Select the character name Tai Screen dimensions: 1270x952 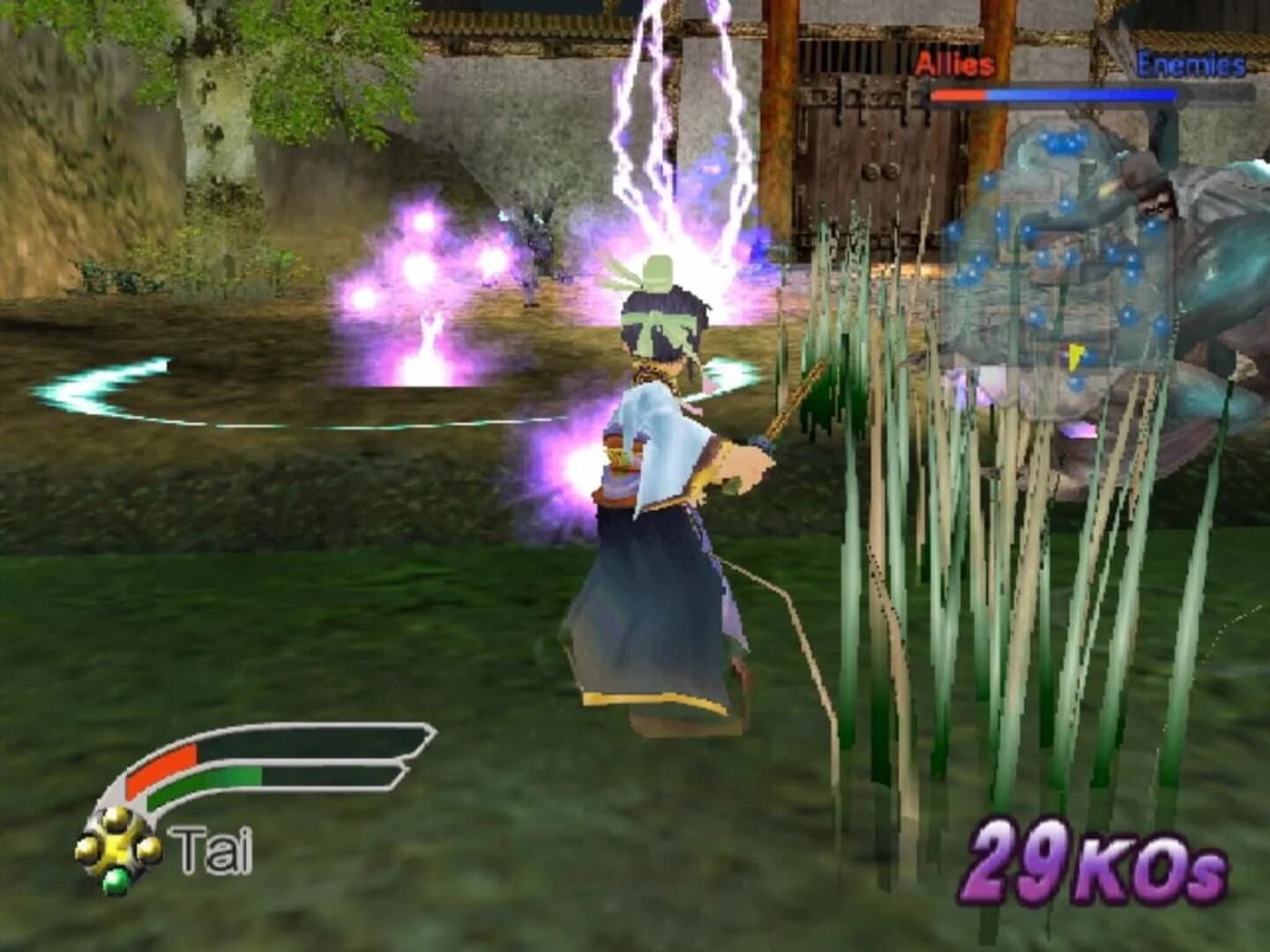pos(209,848)
